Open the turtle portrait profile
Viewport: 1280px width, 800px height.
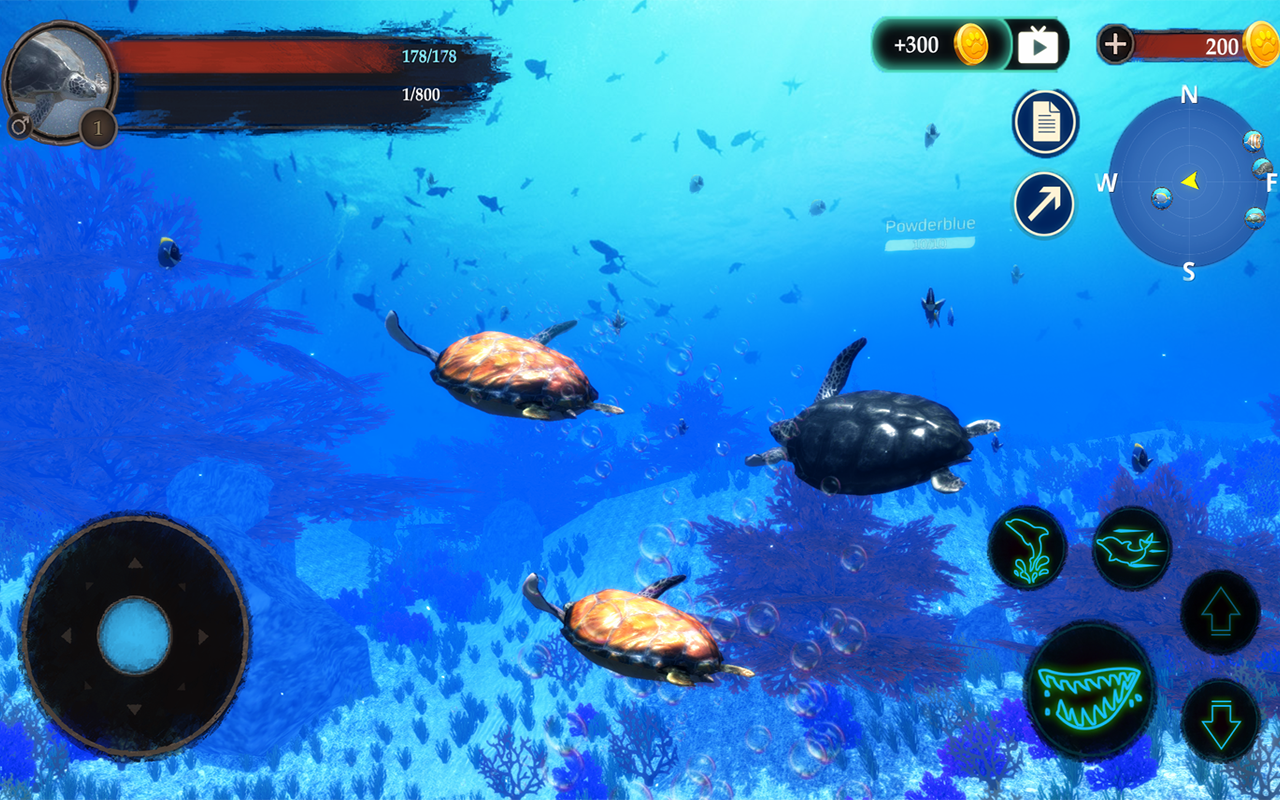tap(60, 82)
